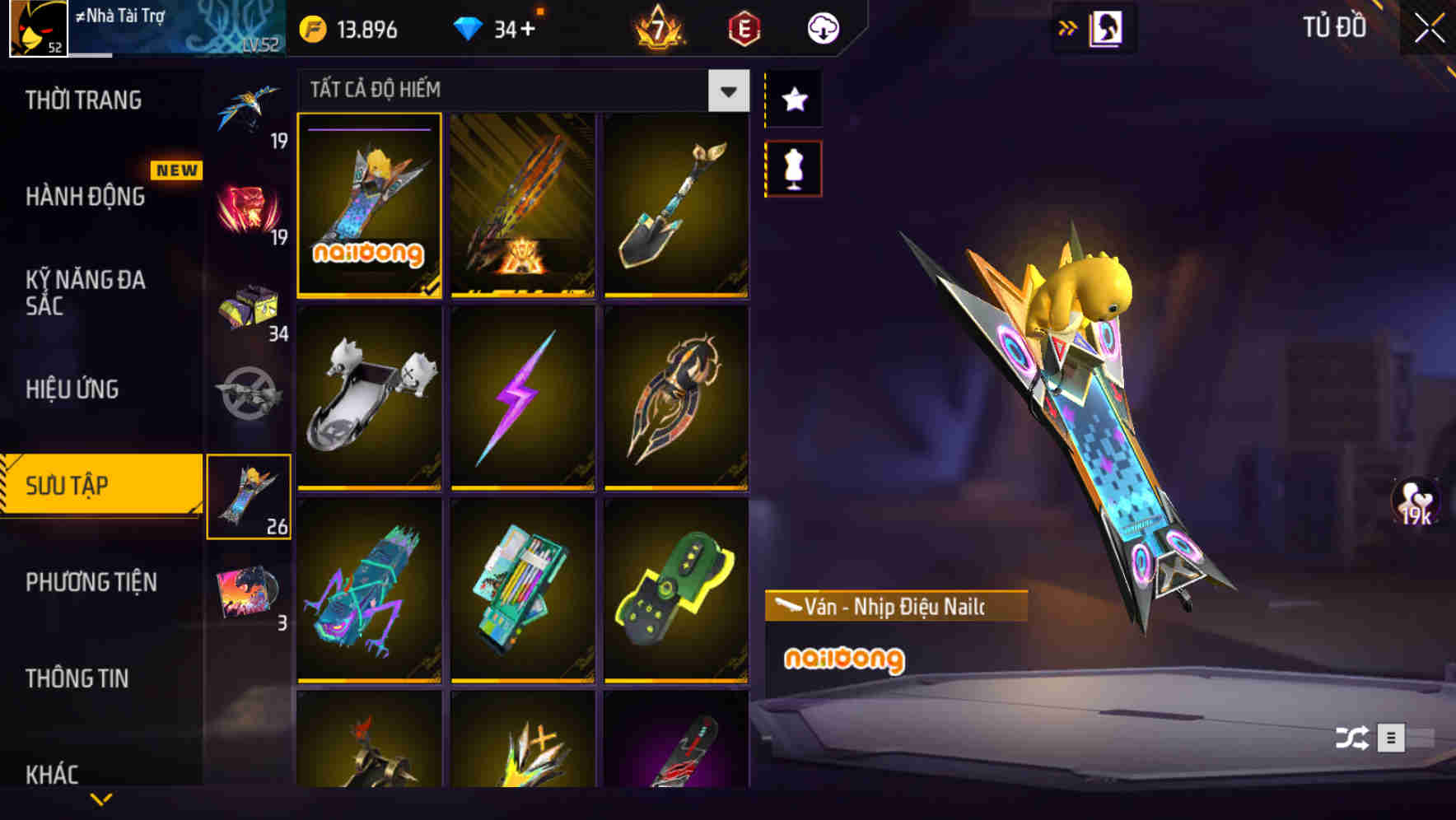
Task: Toggle the mannequin preview display
Action: (x=793, y=167)
